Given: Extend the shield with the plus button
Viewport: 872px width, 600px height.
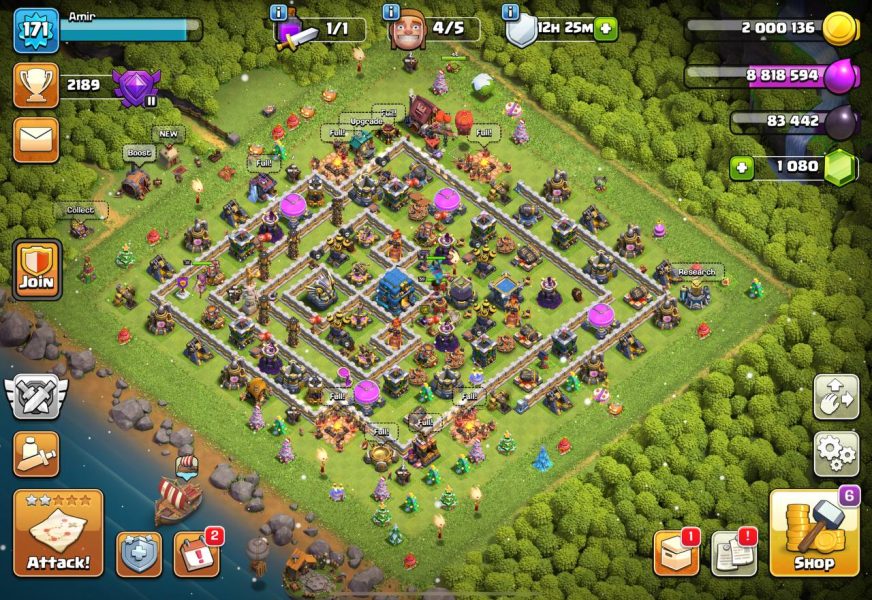Looking at the screenshot, I should [x=605, y=30].
